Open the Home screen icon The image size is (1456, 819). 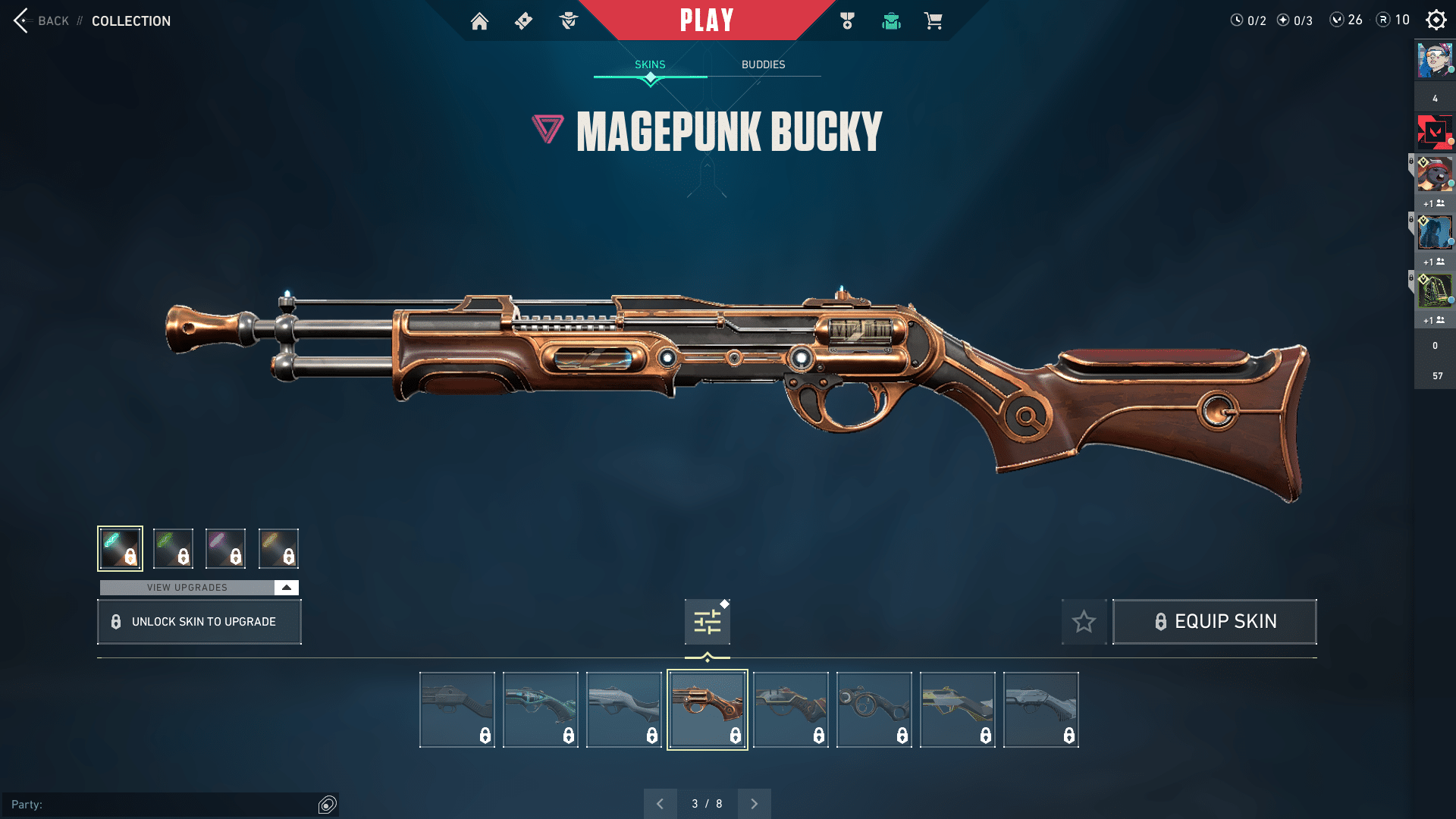pyautogui.click(x=479, y=21)
